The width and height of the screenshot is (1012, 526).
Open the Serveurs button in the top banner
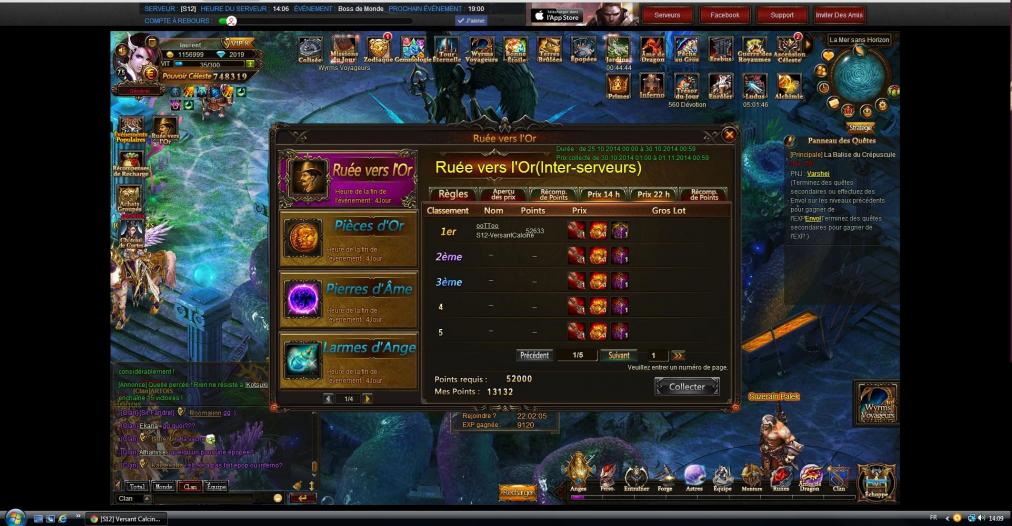tap(667, 15)
